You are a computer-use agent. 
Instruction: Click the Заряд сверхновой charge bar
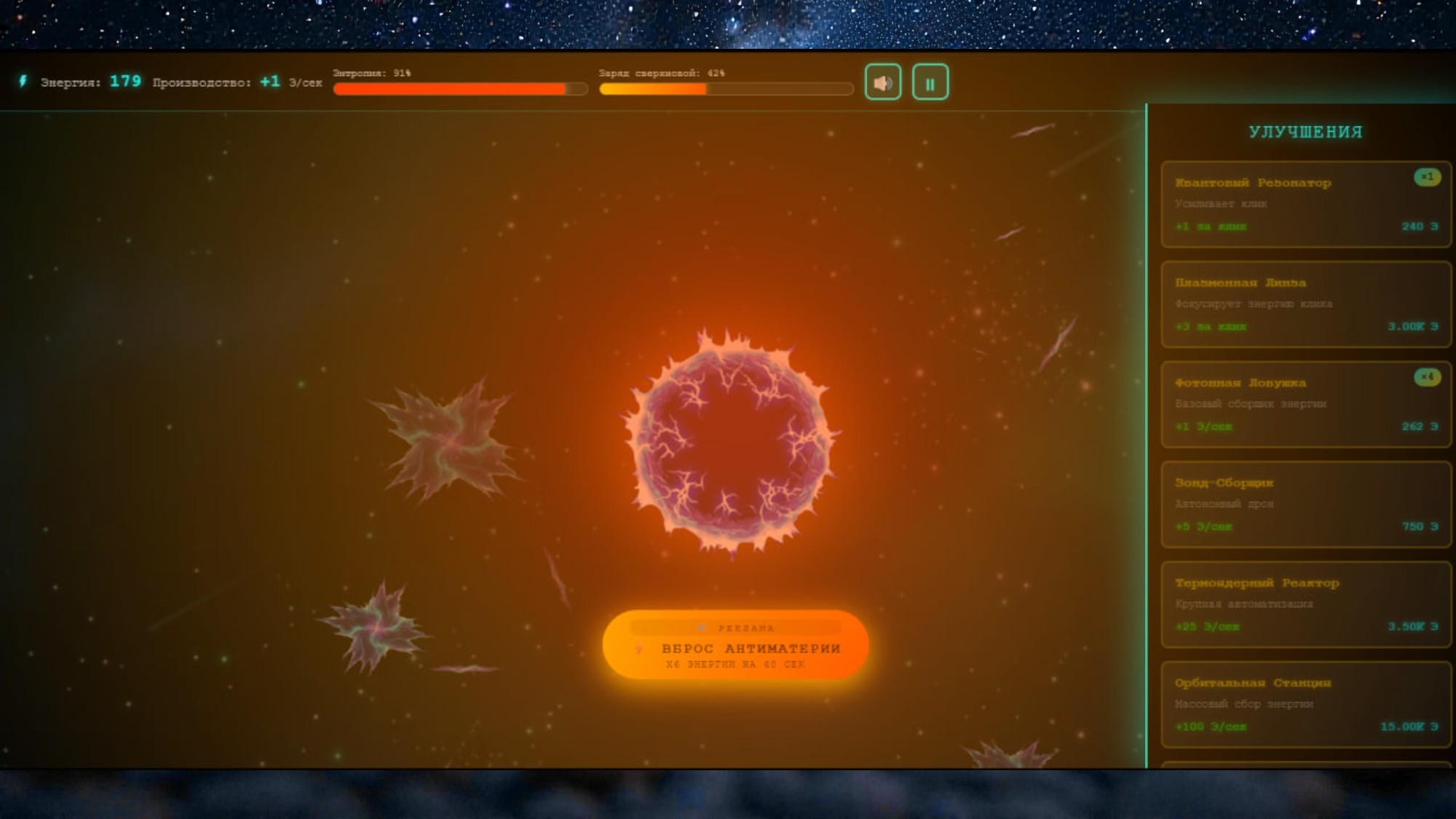pyautogui.click(x=726, y=88)
